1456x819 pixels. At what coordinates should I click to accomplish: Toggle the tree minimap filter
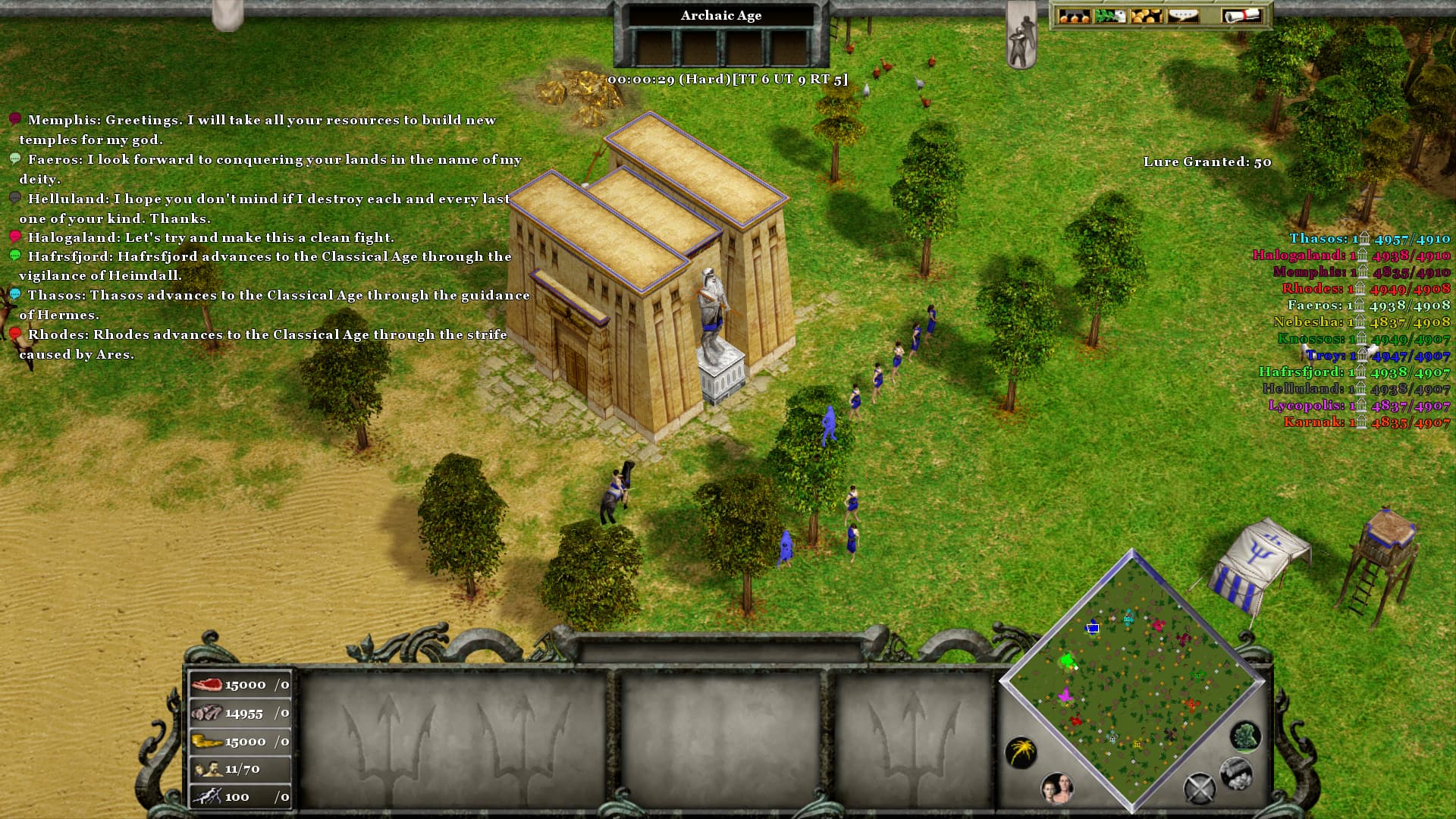[1245, 736]
